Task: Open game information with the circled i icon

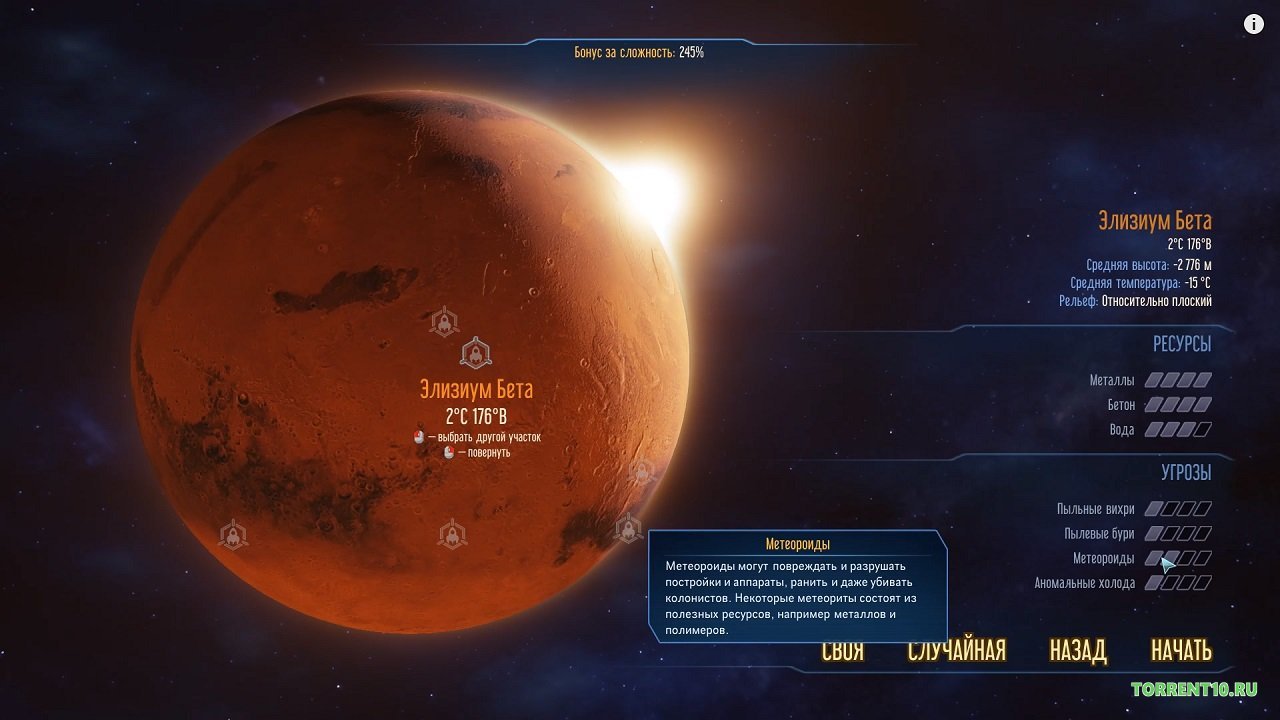Action: [1253, 23]
